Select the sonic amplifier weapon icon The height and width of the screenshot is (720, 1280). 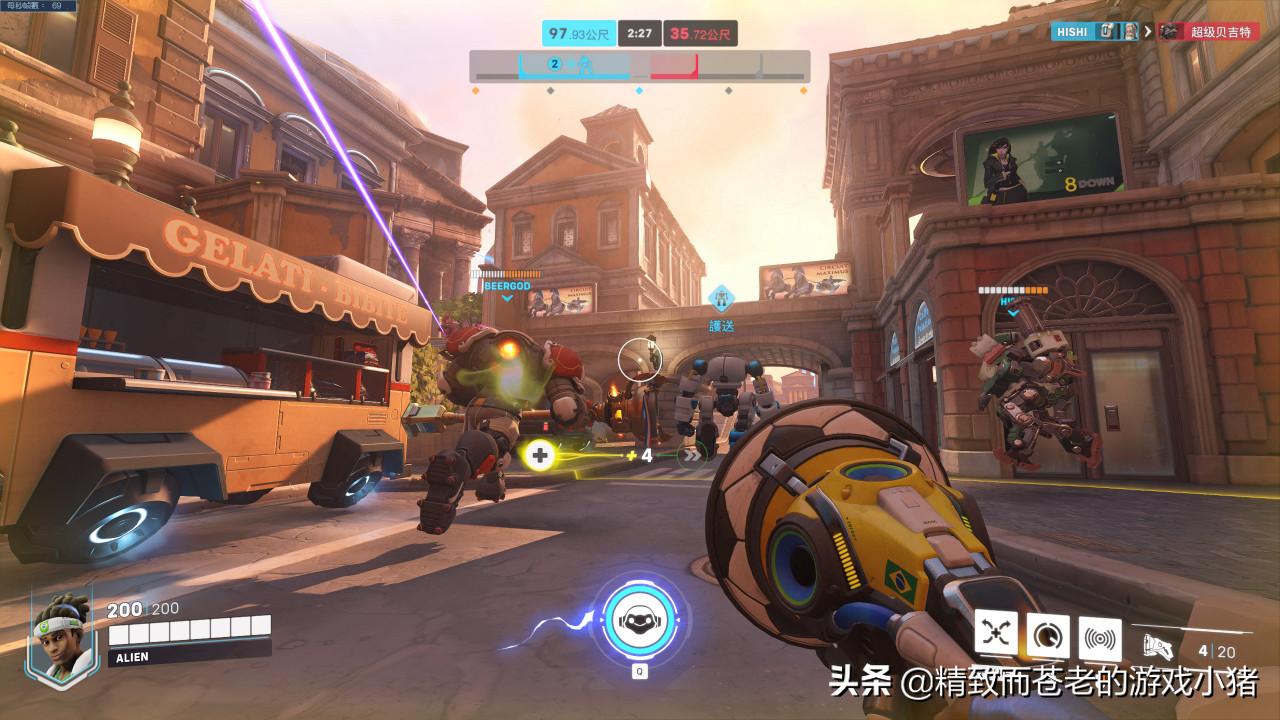(1160, 642)
